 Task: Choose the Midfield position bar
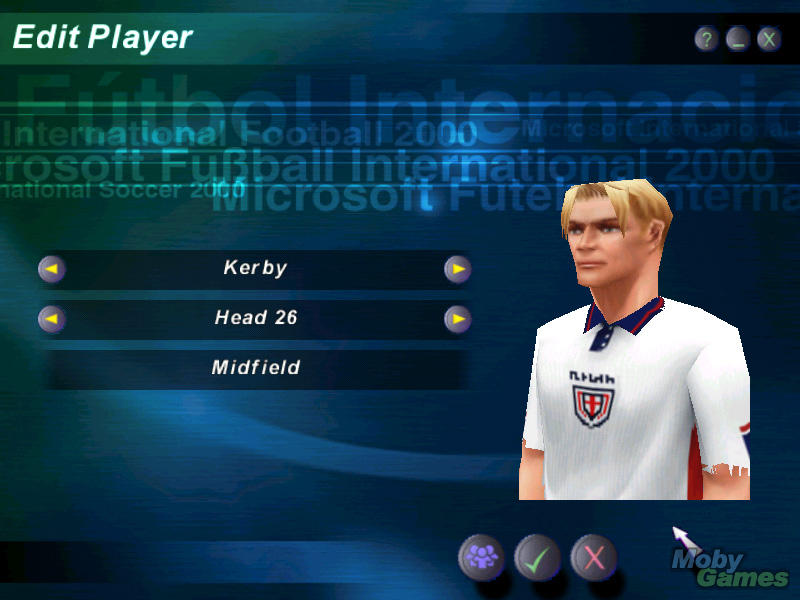[255, 368]
